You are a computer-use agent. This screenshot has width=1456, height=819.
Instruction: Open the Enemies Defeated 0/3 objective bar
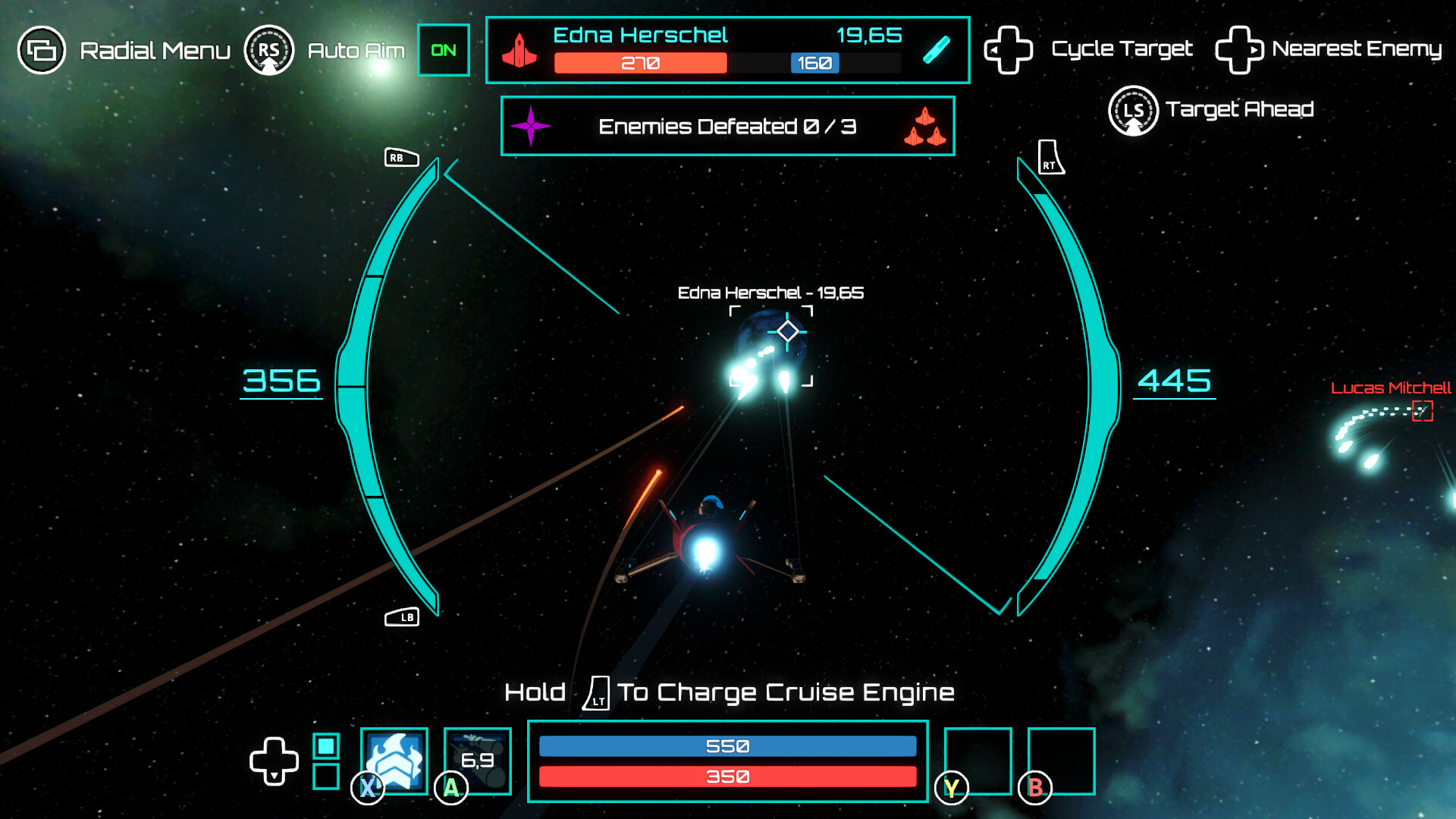tap(726, 126)
